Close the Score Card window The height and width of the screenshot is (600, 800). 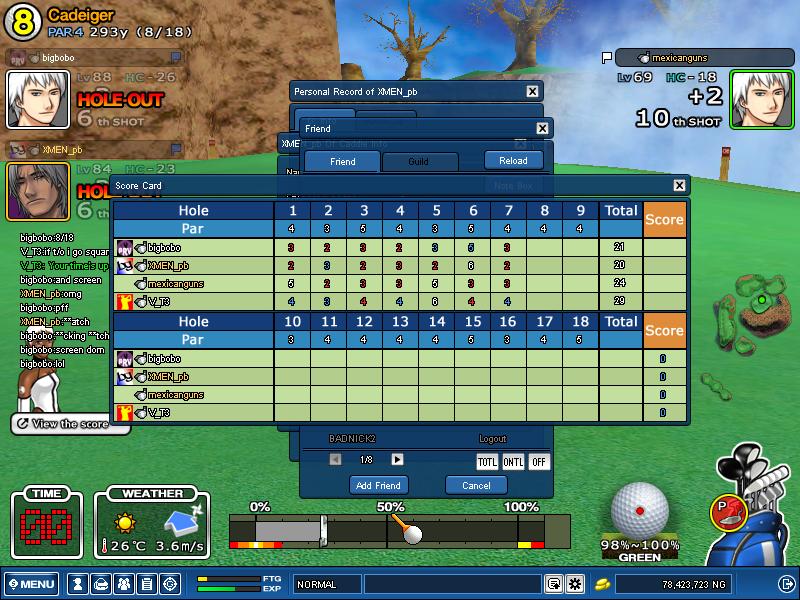[680, 185]
